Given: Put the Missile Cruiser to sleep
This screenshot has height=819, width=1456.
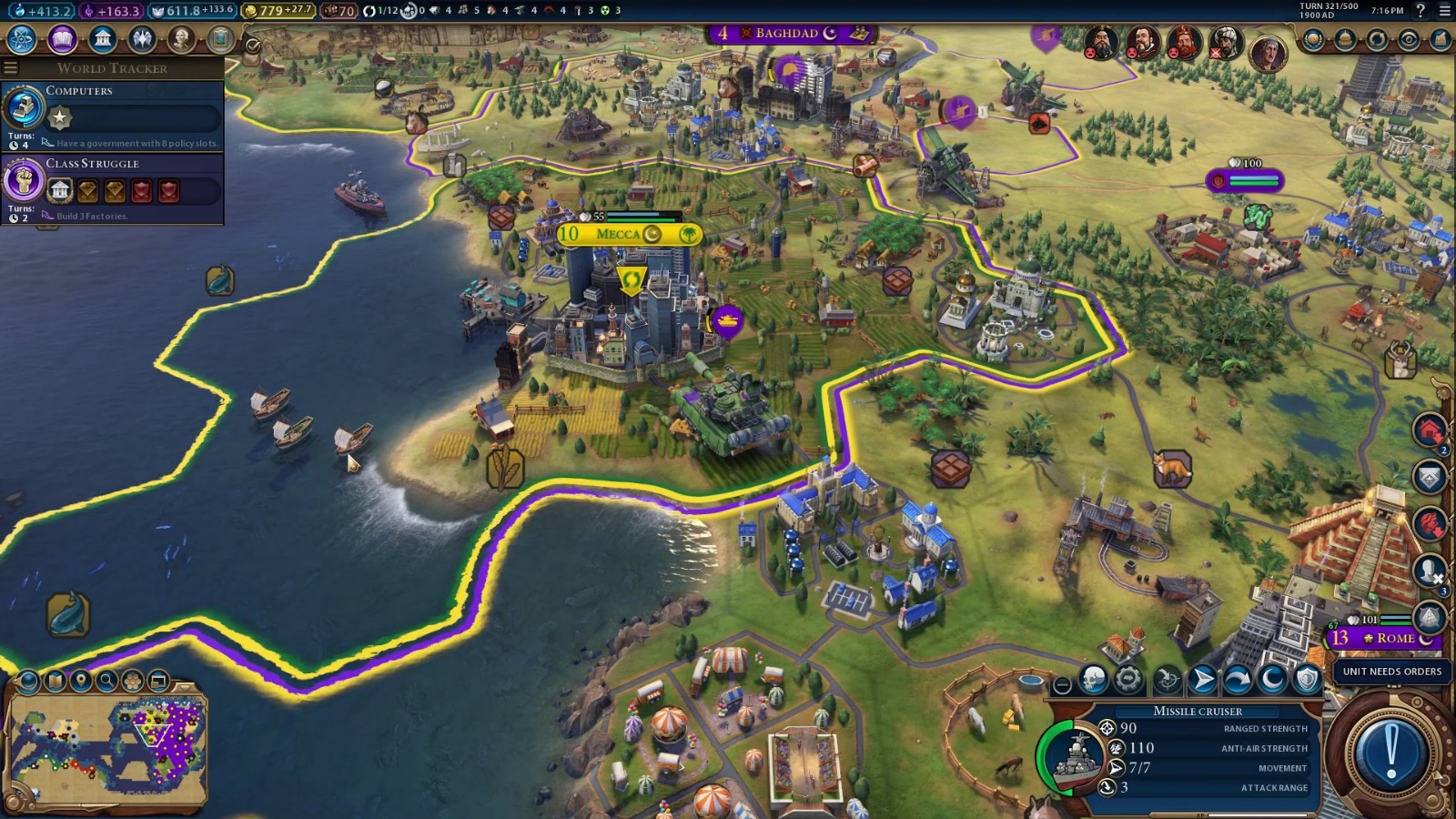Looking at the screenshot, I should 1271,679.
